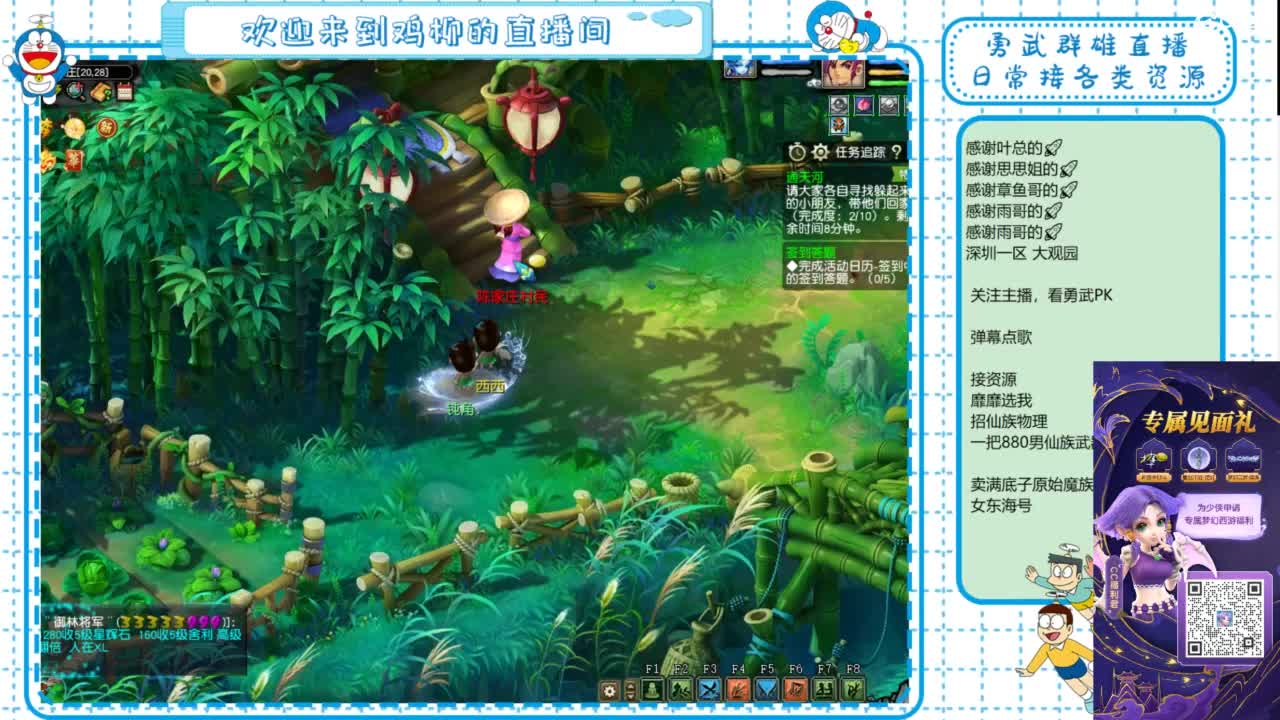1280x720 pixels.
Task: Open the magnifier map-search icon near the coordinates
Action: coord(75,91)
